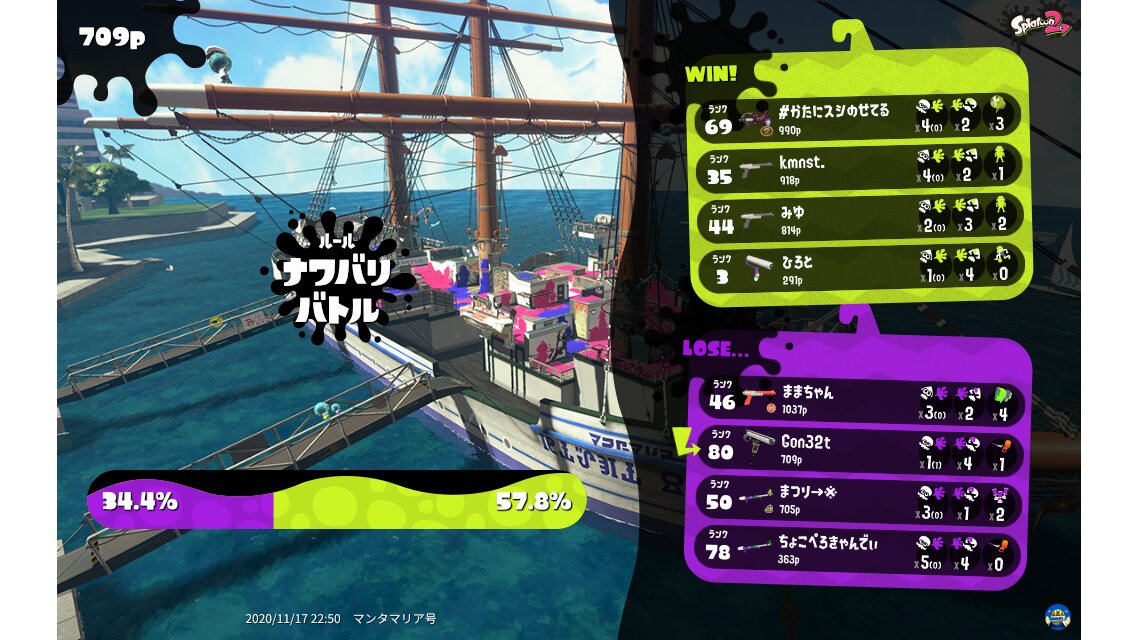Select the rank 69 winning player row
The image size is (1138, 640).
[x=860, y=116]
